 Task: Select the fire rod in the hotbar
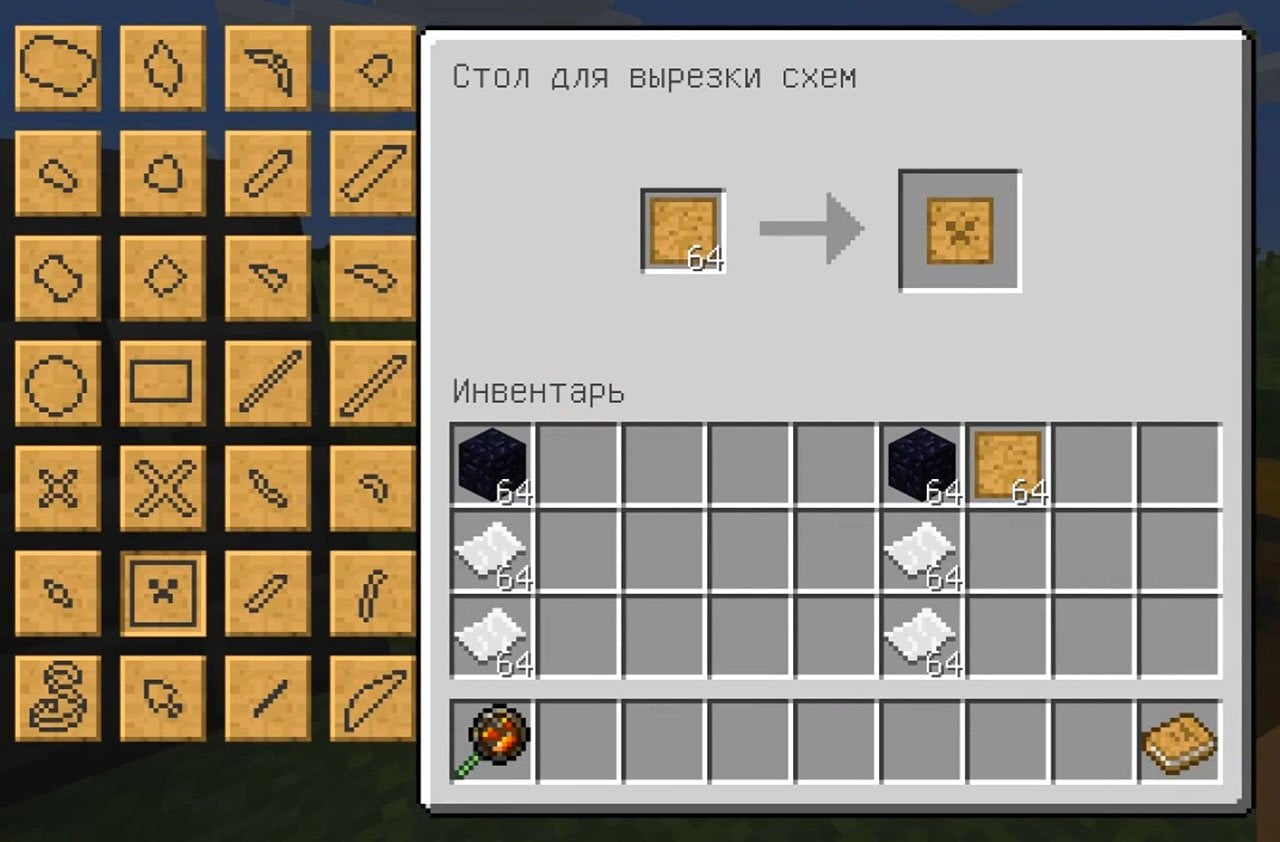pyautogui.click(x=490, y=742)
